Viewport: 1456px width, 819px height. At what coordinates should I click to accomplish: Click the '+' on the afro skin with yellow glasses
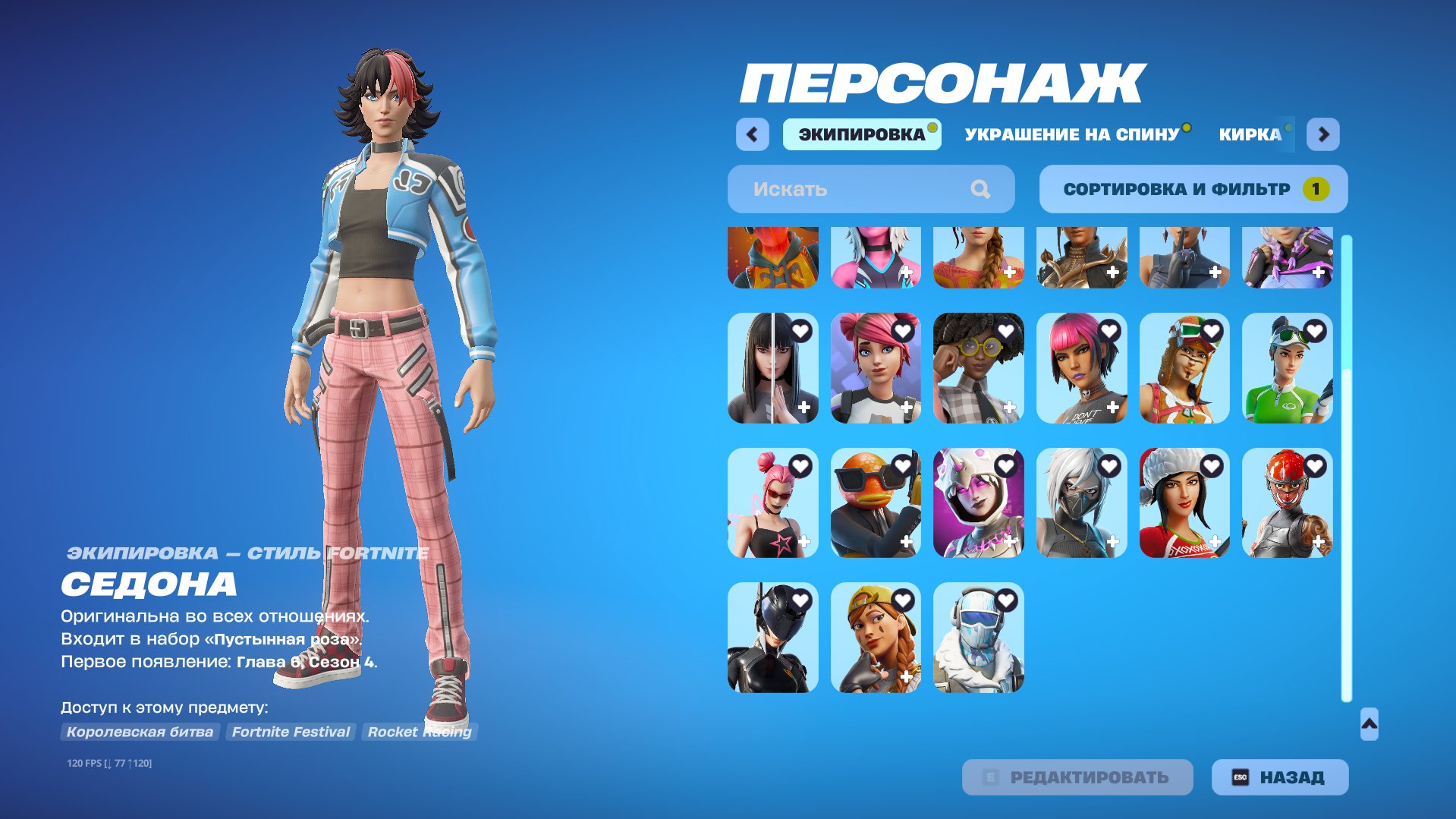1008,408
